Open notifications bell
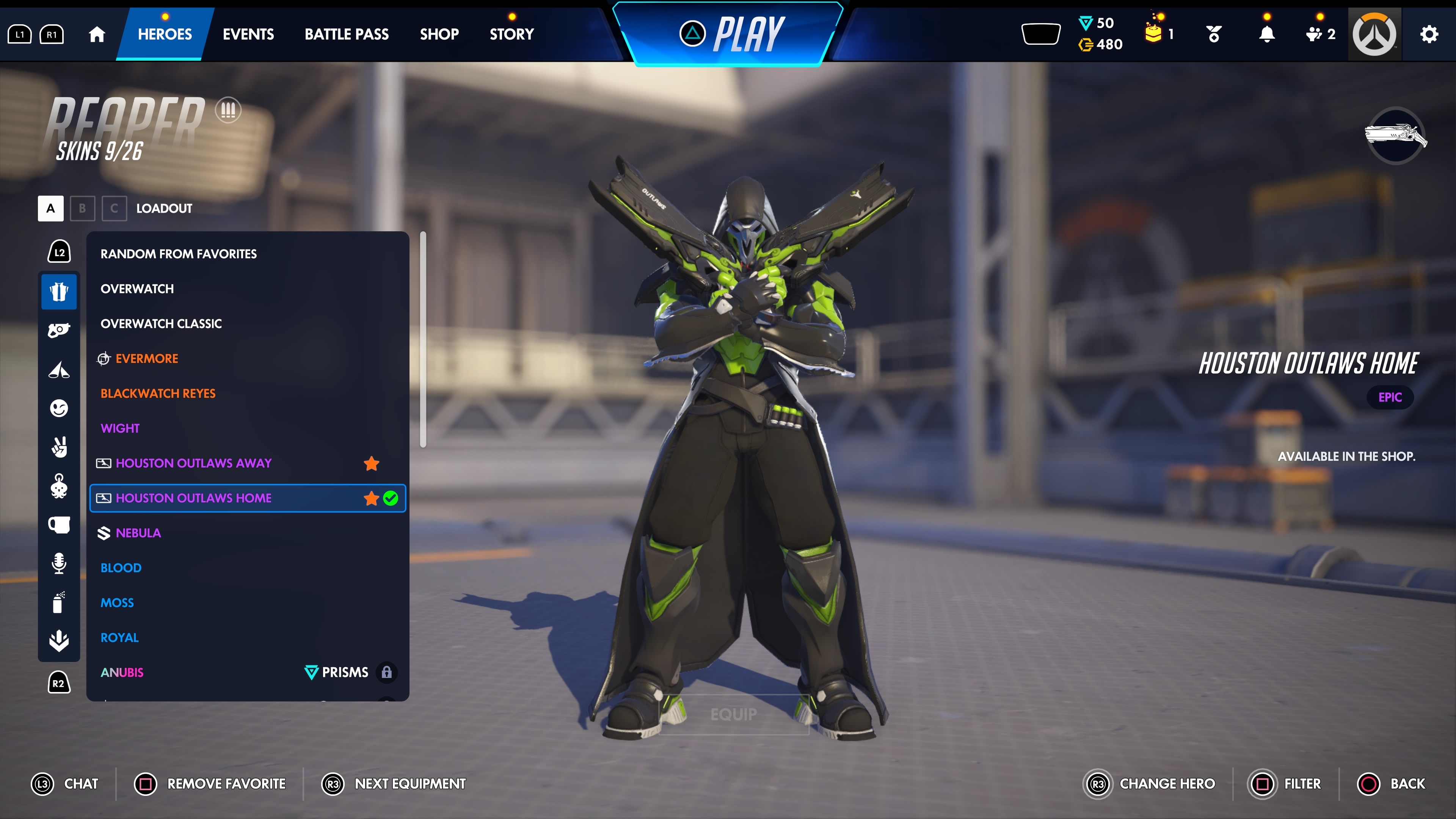1456x819 pixels. pos(1267,35)
